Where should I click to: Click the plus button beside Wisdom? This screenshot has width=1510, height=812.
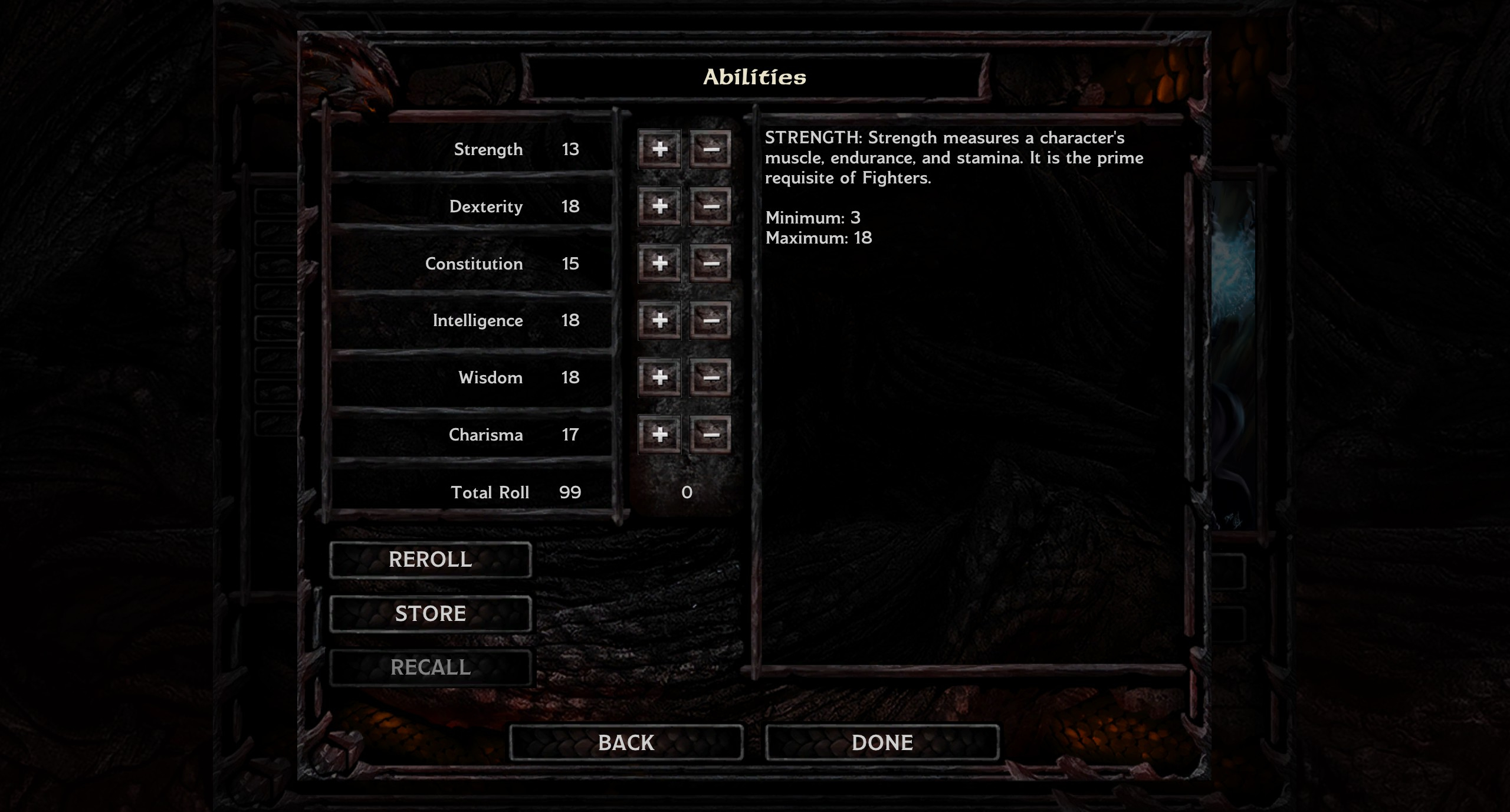coord(659,377)
